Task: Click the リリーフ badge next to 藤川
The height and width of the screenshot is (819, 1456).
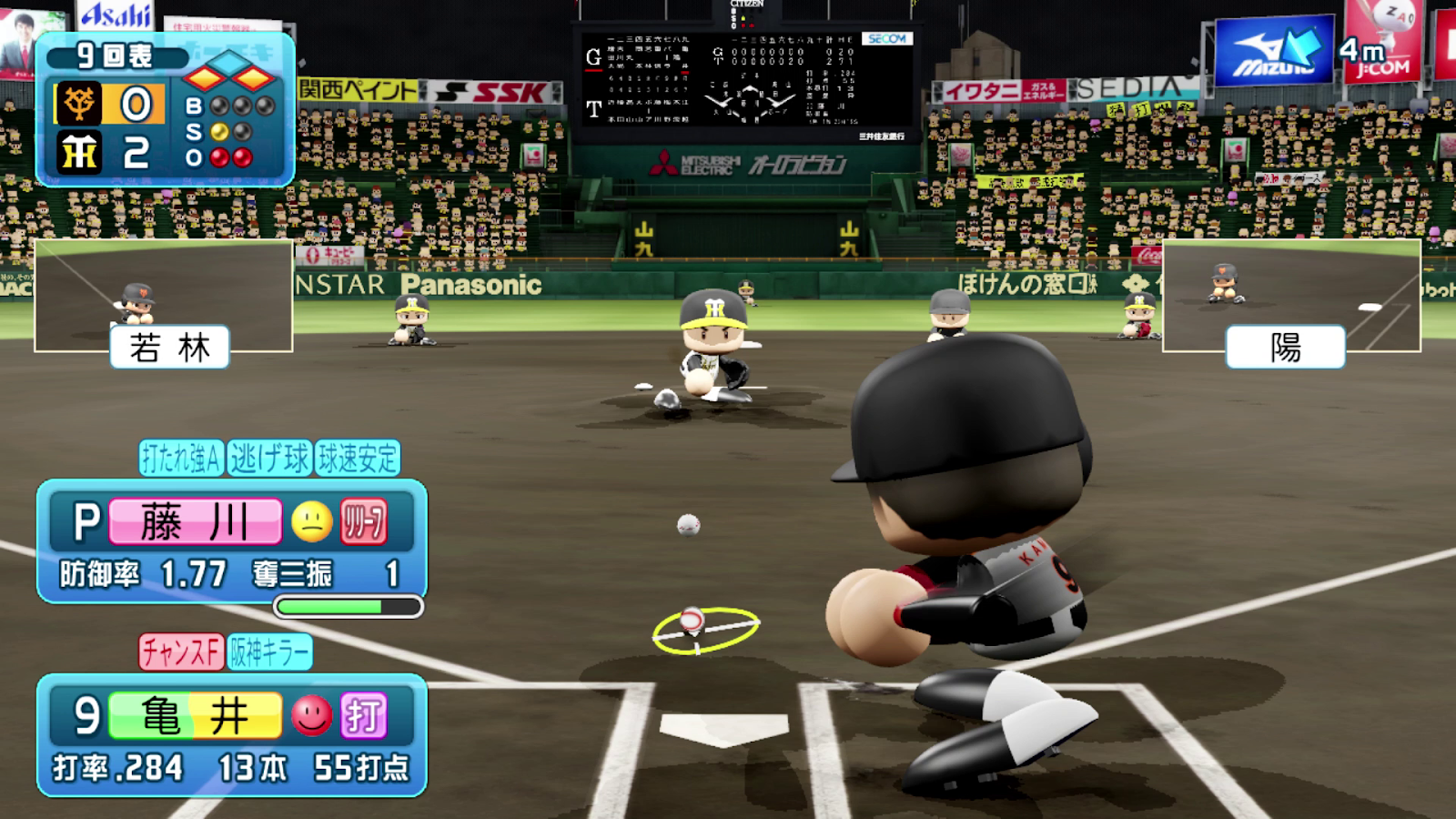Action: (363, 522)
